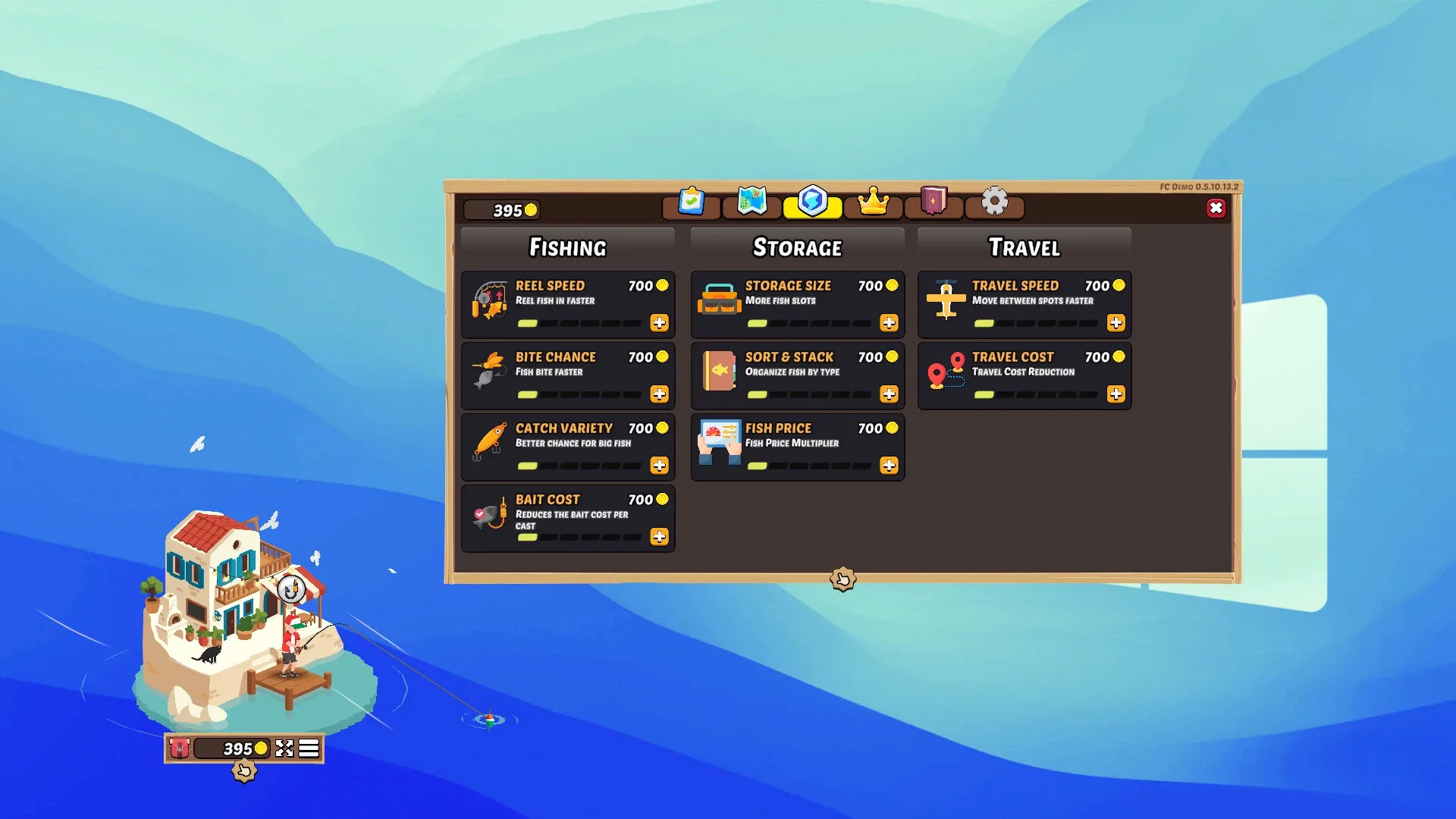Collapse the panel with bottom hand tab
Viewport: 1456px width, 819px height.
pos(843,579)
